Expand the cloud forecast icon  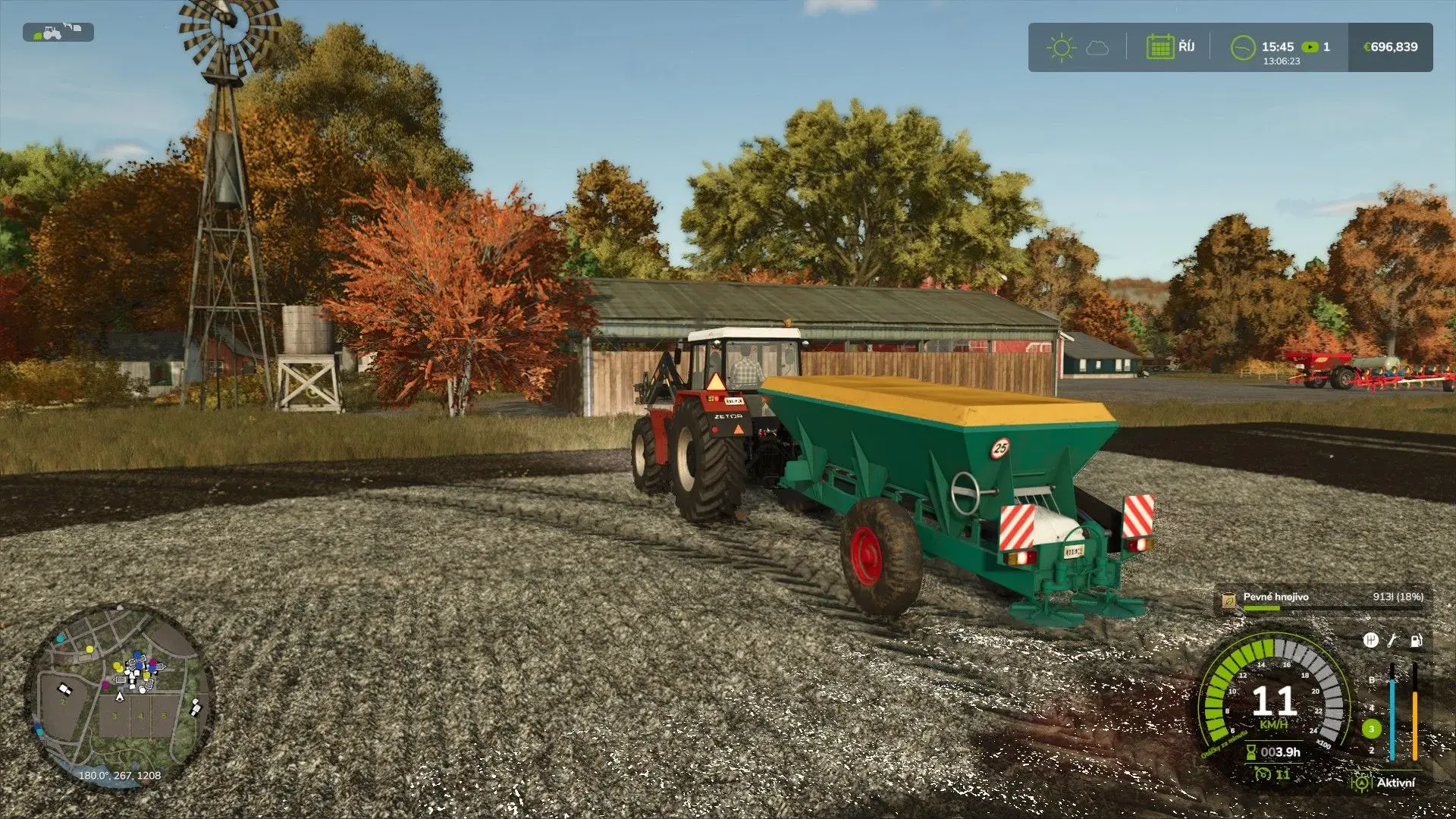[1097, 47]
